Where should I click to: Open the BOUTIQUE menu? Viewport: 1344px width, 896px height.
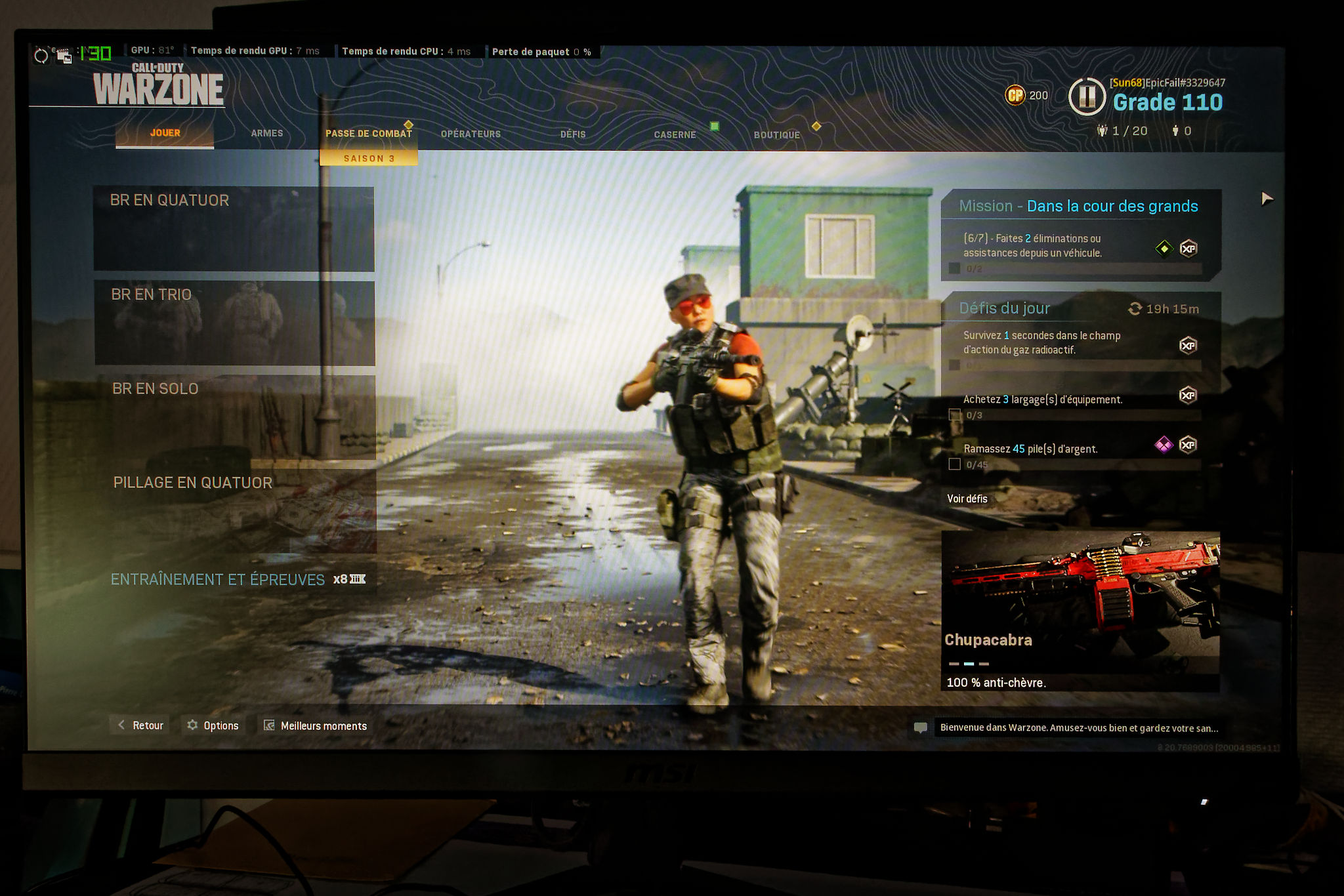778,134
